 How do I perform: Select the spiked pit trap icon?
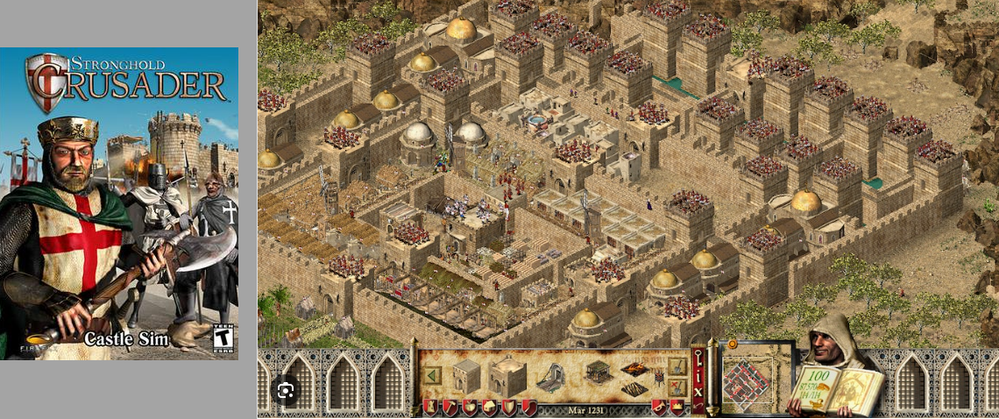[633, 387]
